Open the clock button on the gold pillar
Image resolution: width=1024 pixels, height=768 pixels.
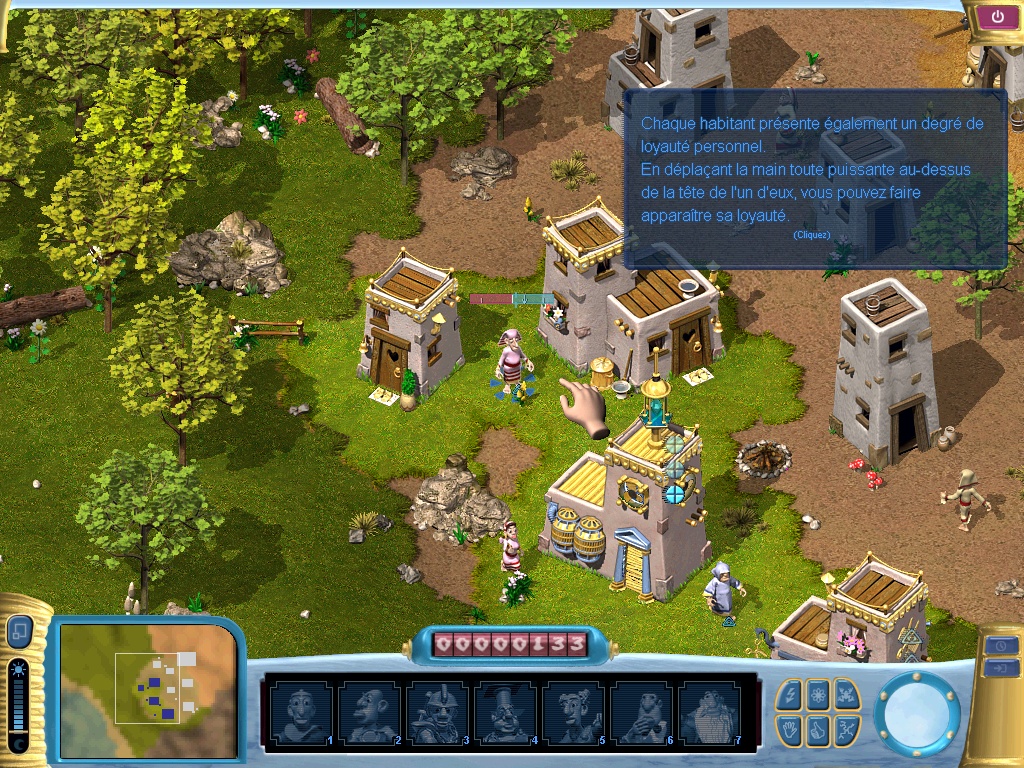[x=1001, y=645]
